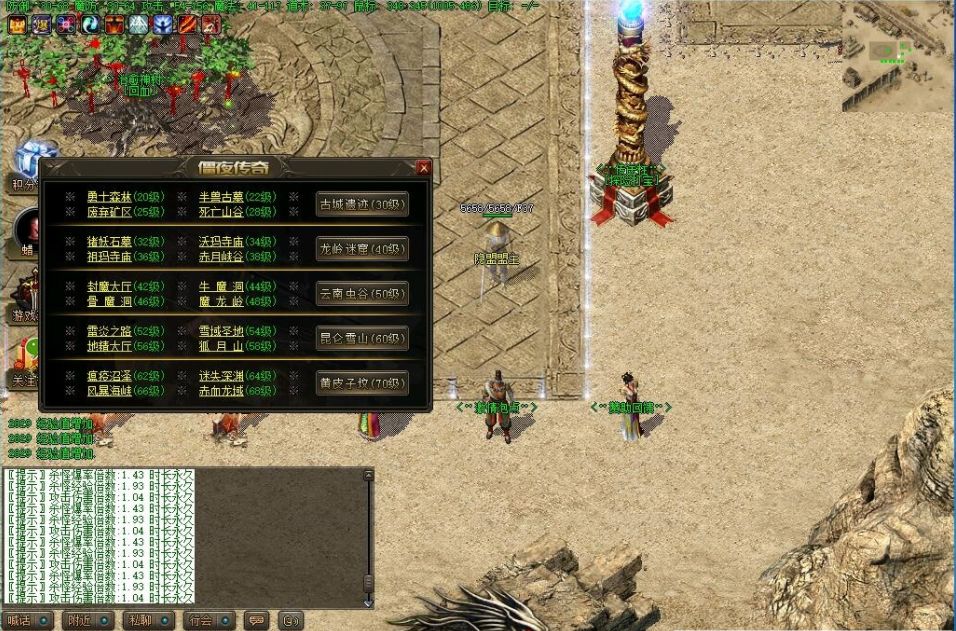Enter 黄皮子坟 (70级) map
The height and width of the screenshot is (631, 956).
pos(362,383)
